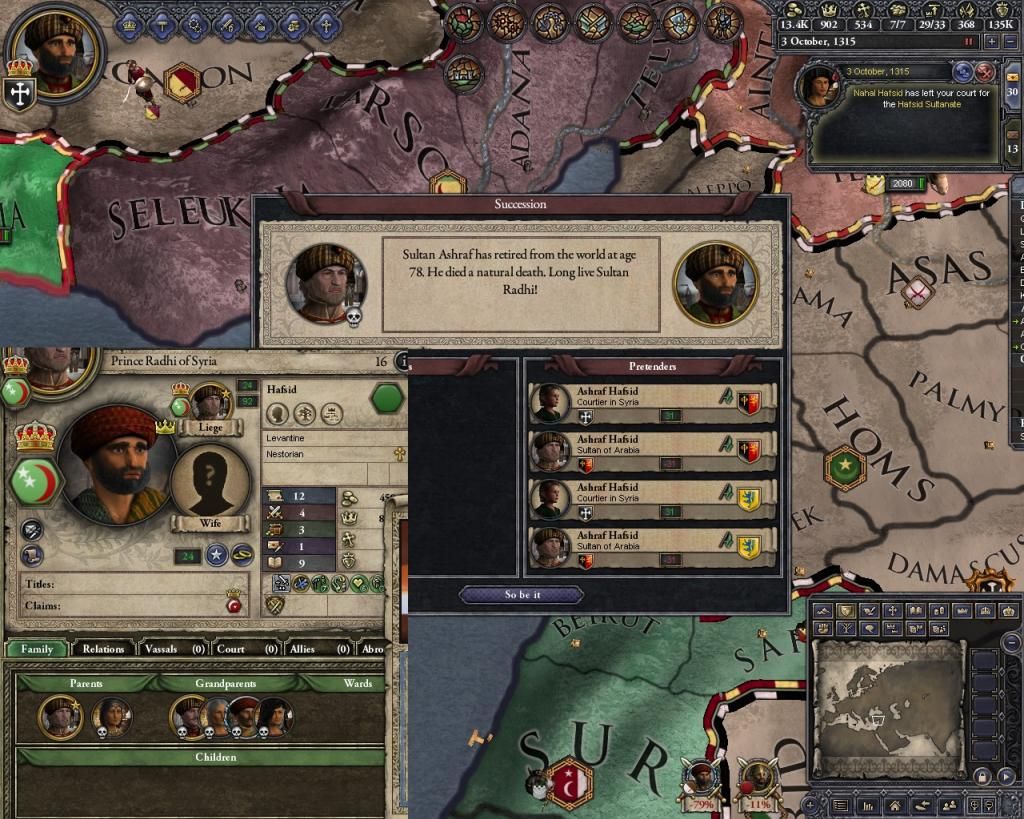Viewport: 1024px width, 819px height.
Task: Open the player ruler portrait
Action: [x=55, y=48]
